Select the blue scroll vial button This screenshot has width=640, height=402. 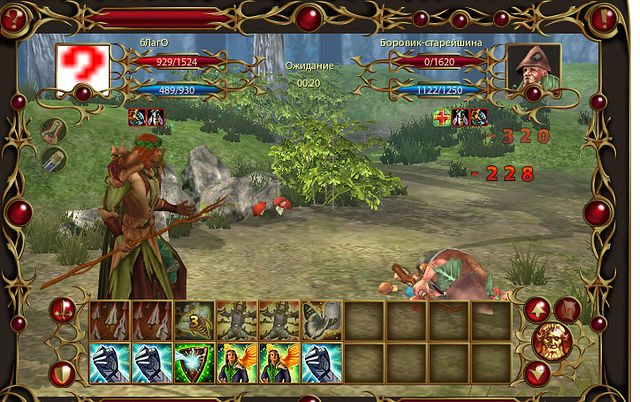pyautogui.click(x=54, y=160)
